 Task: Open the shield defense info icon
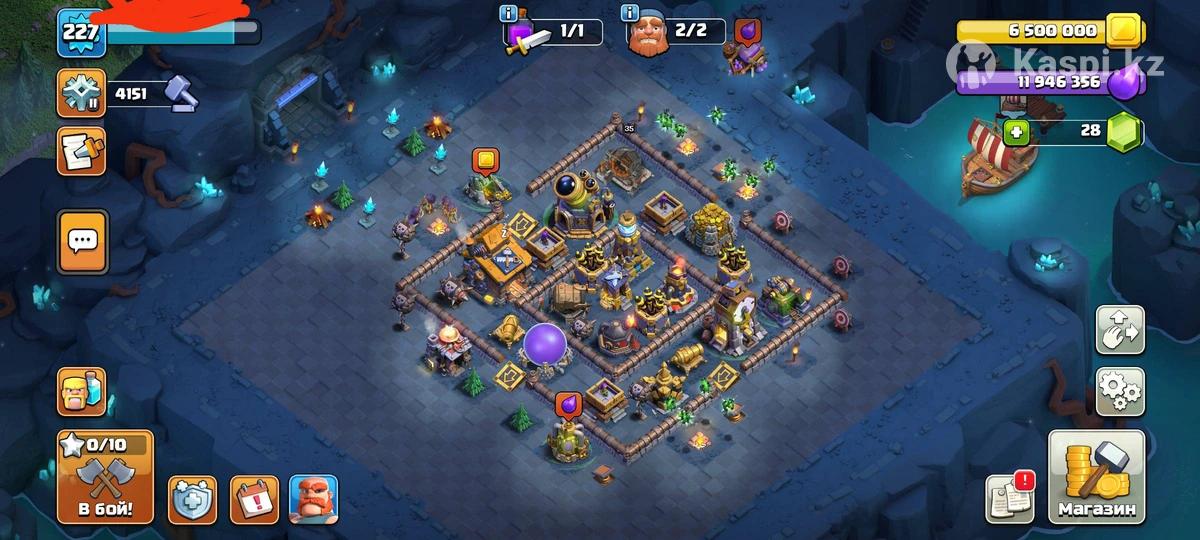[192, 499]
